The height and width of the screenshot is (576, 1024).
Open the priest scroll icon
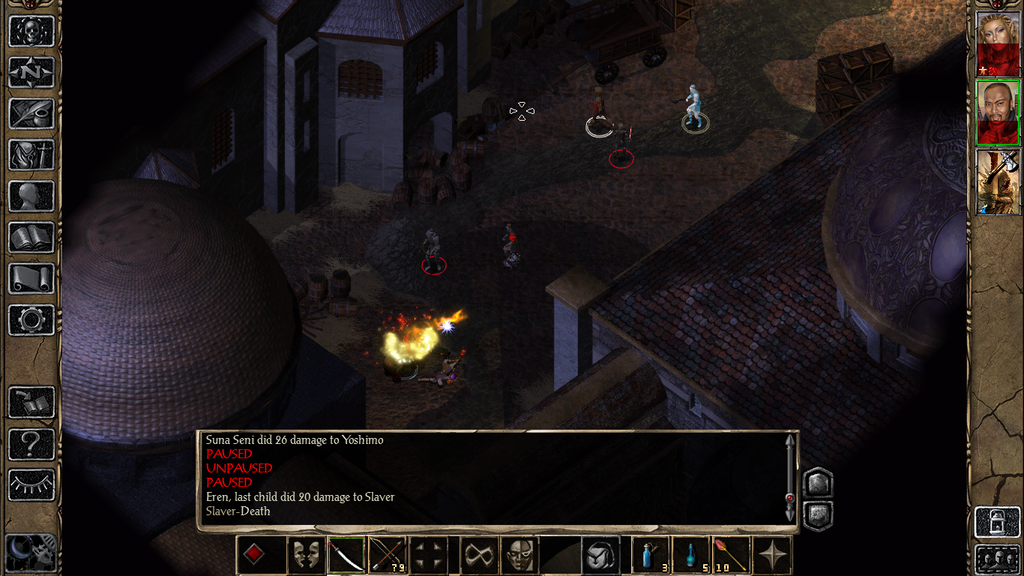tap(31, 278)
